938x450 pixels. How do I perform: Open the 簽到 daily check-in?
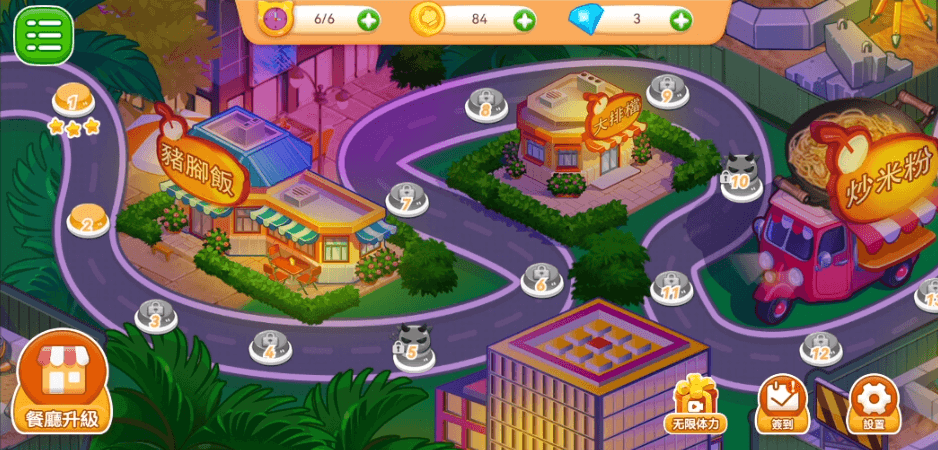coord(781,404)
